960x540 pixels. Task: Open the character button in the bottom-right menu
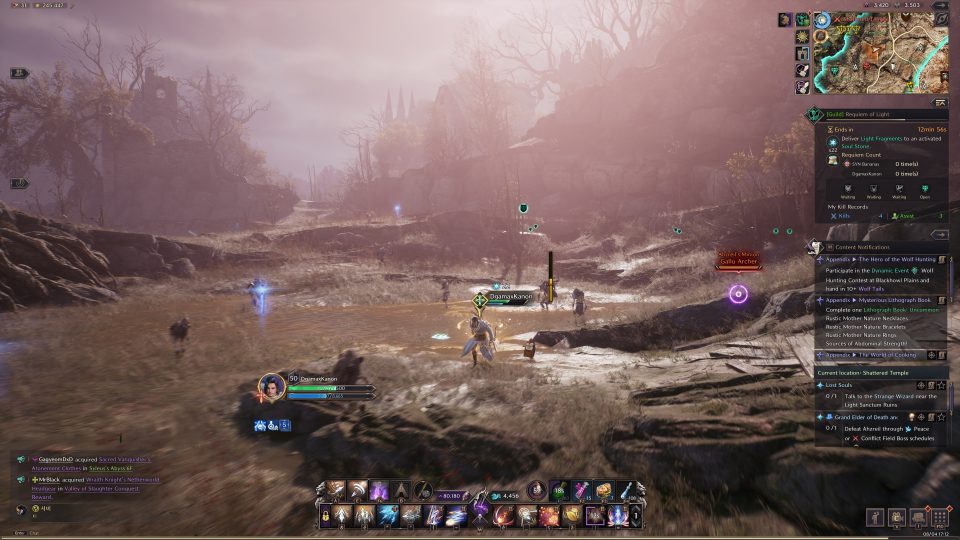click(x=875, y=517)
